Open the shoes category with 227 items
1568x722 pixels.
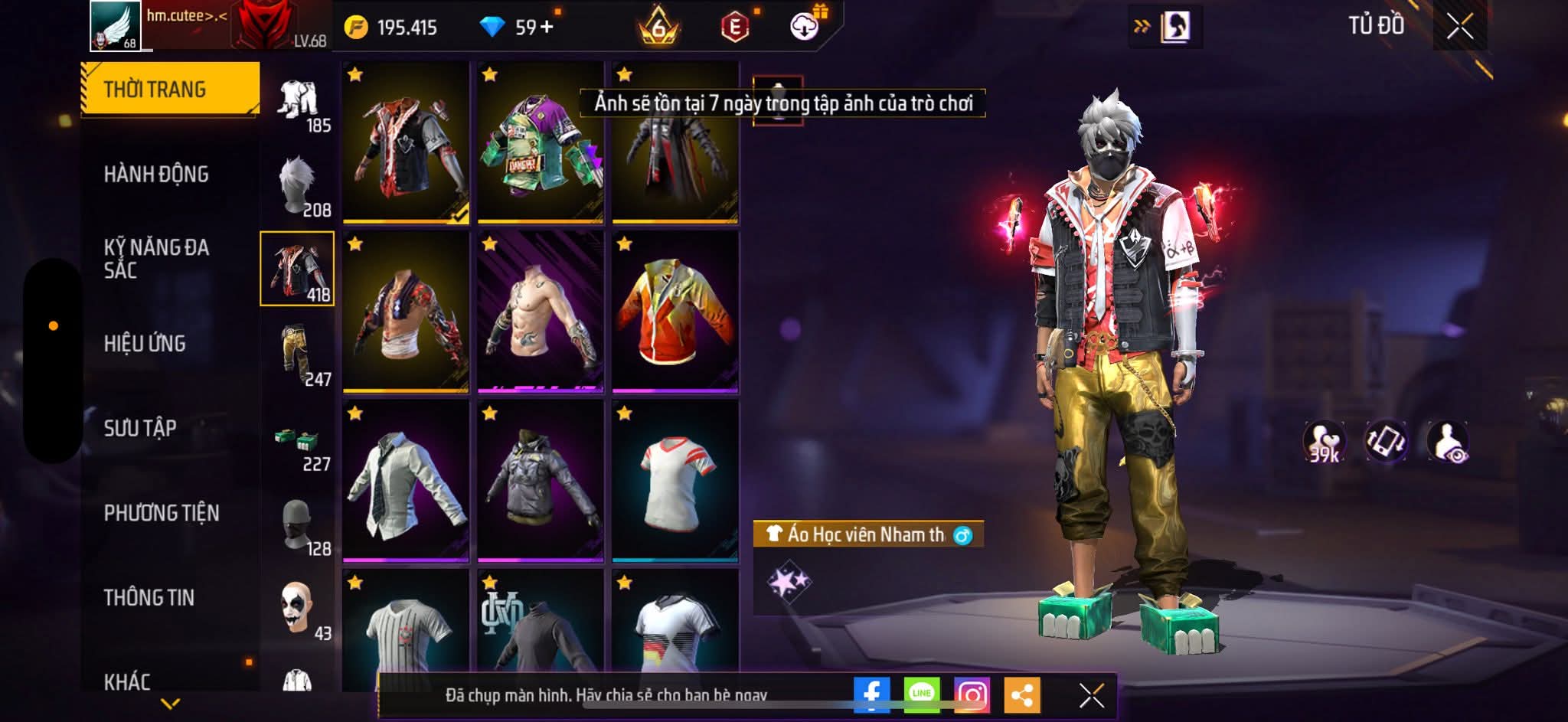(298, 443)
